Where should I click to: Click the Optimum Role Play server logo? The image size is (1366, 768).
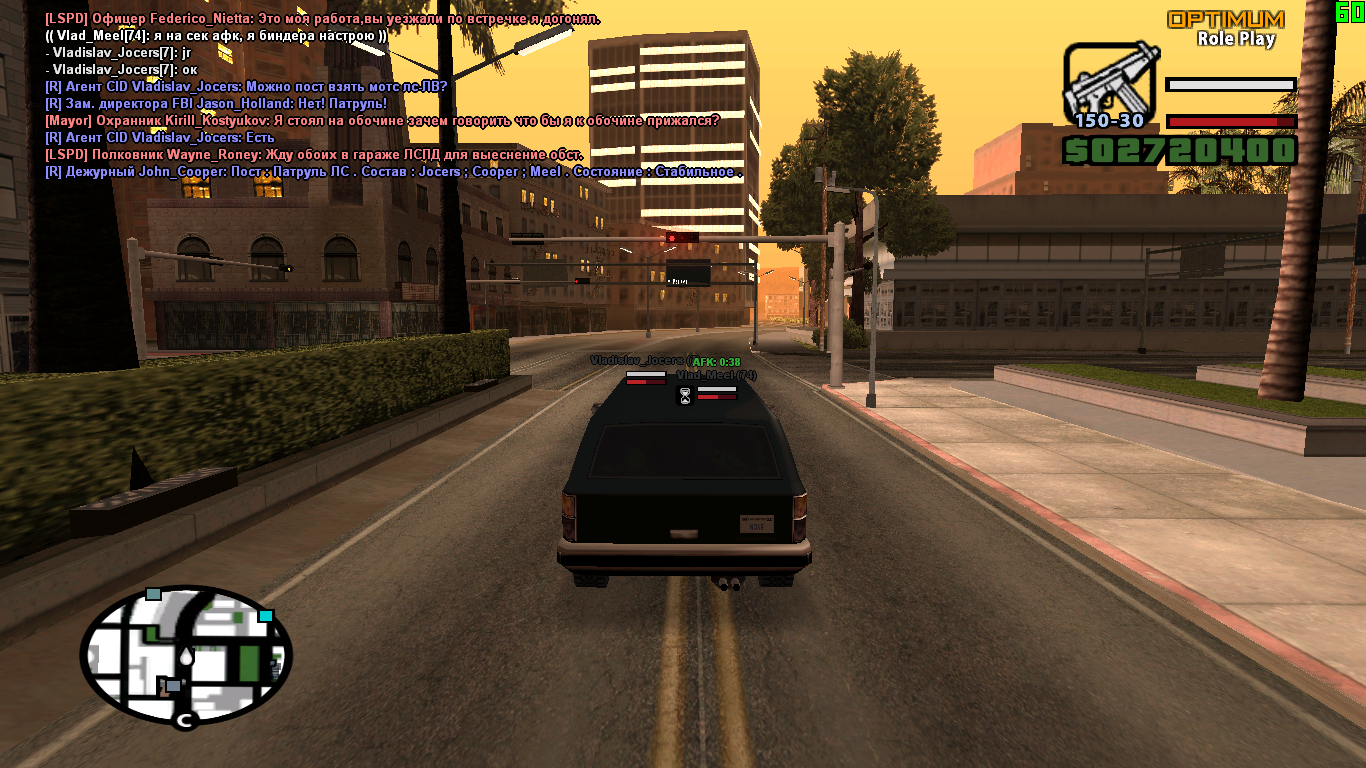coord(1225,28)
